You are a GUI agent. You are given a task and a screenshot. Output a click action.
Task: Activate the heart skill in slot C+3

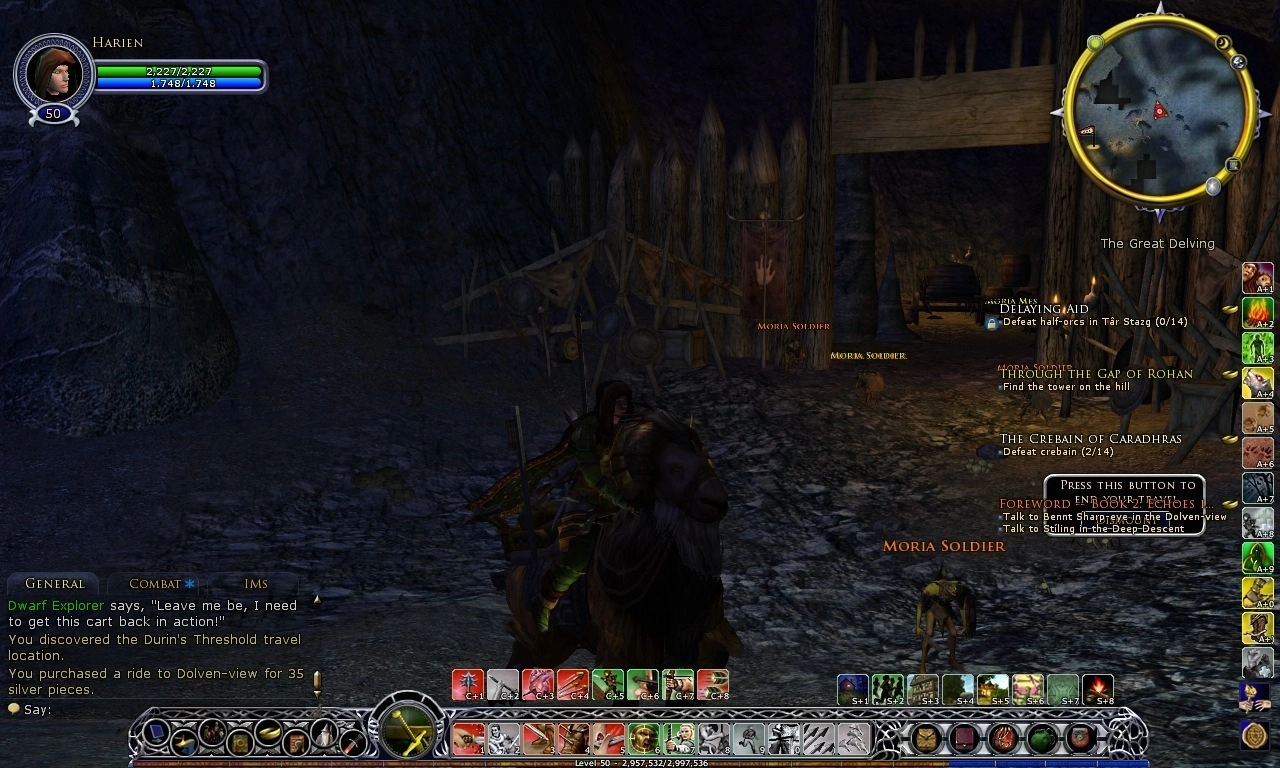point(537,683)
